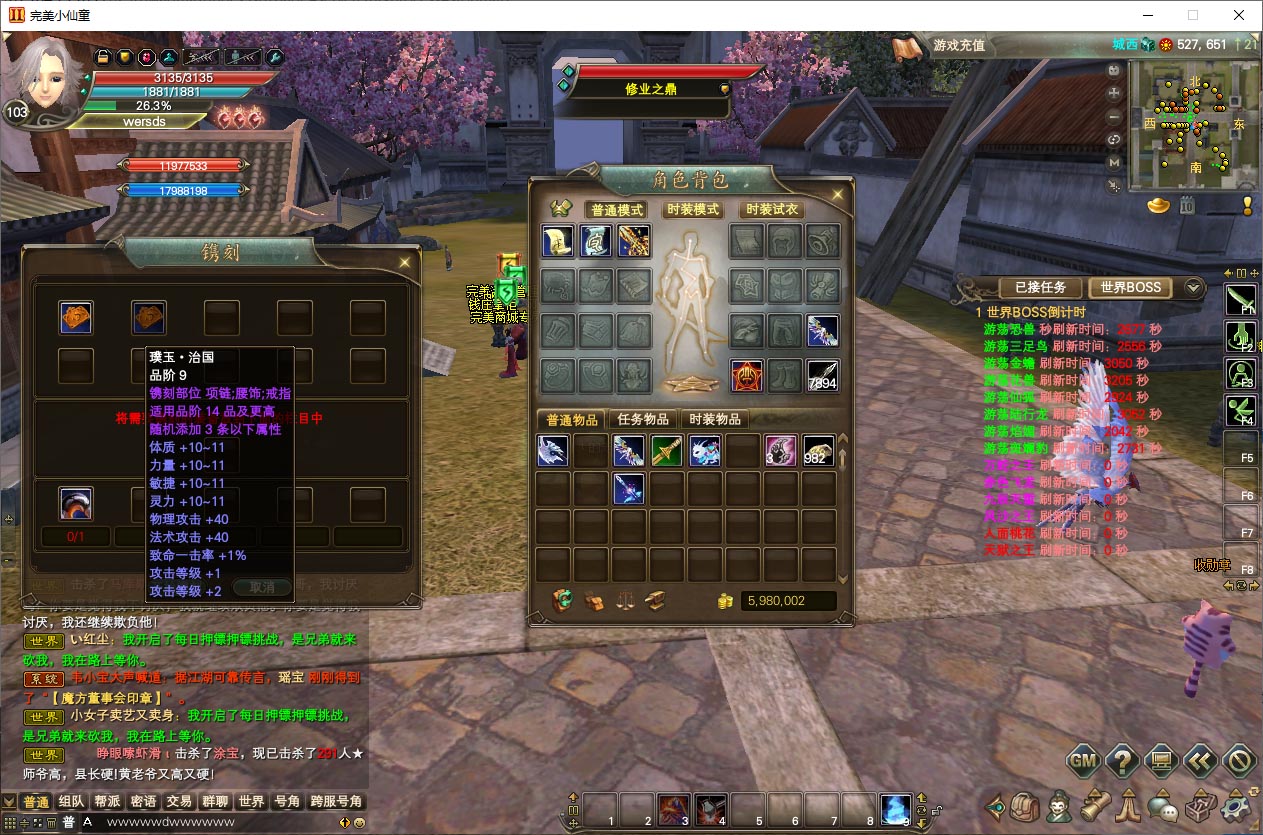
Task: Show the 世界BOSS tracker tab
Action: click(x=1130, y=287)
